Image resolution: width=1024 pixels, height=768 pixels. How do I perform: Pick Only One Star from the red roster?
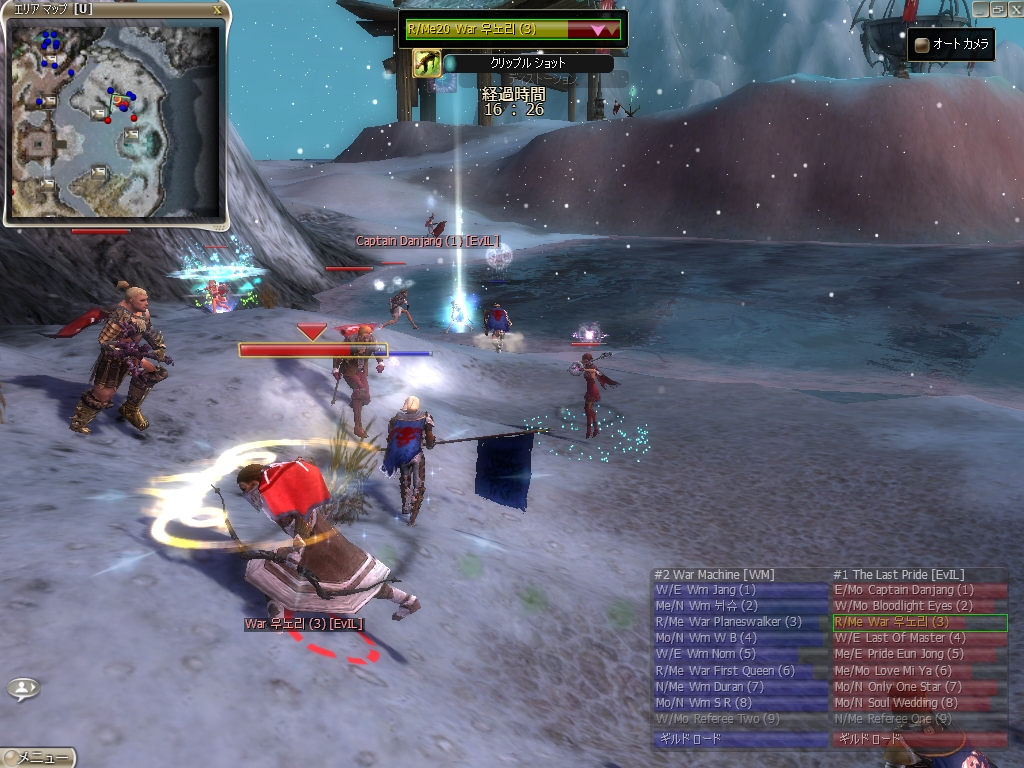tap(919, 686)
